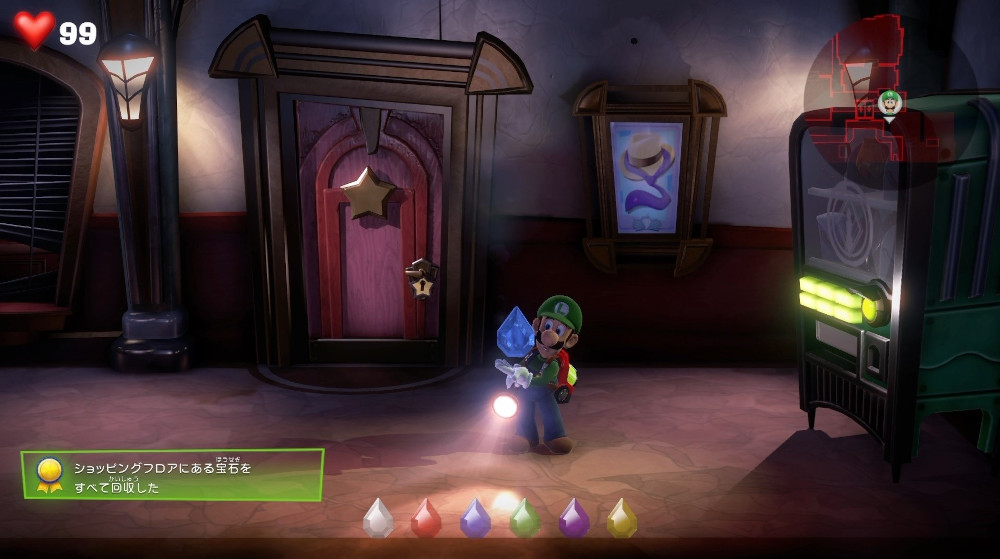This screenshot has width=1000, height=559.
Task: Click the yellow gem icon
Action: [x=622, y=518]
